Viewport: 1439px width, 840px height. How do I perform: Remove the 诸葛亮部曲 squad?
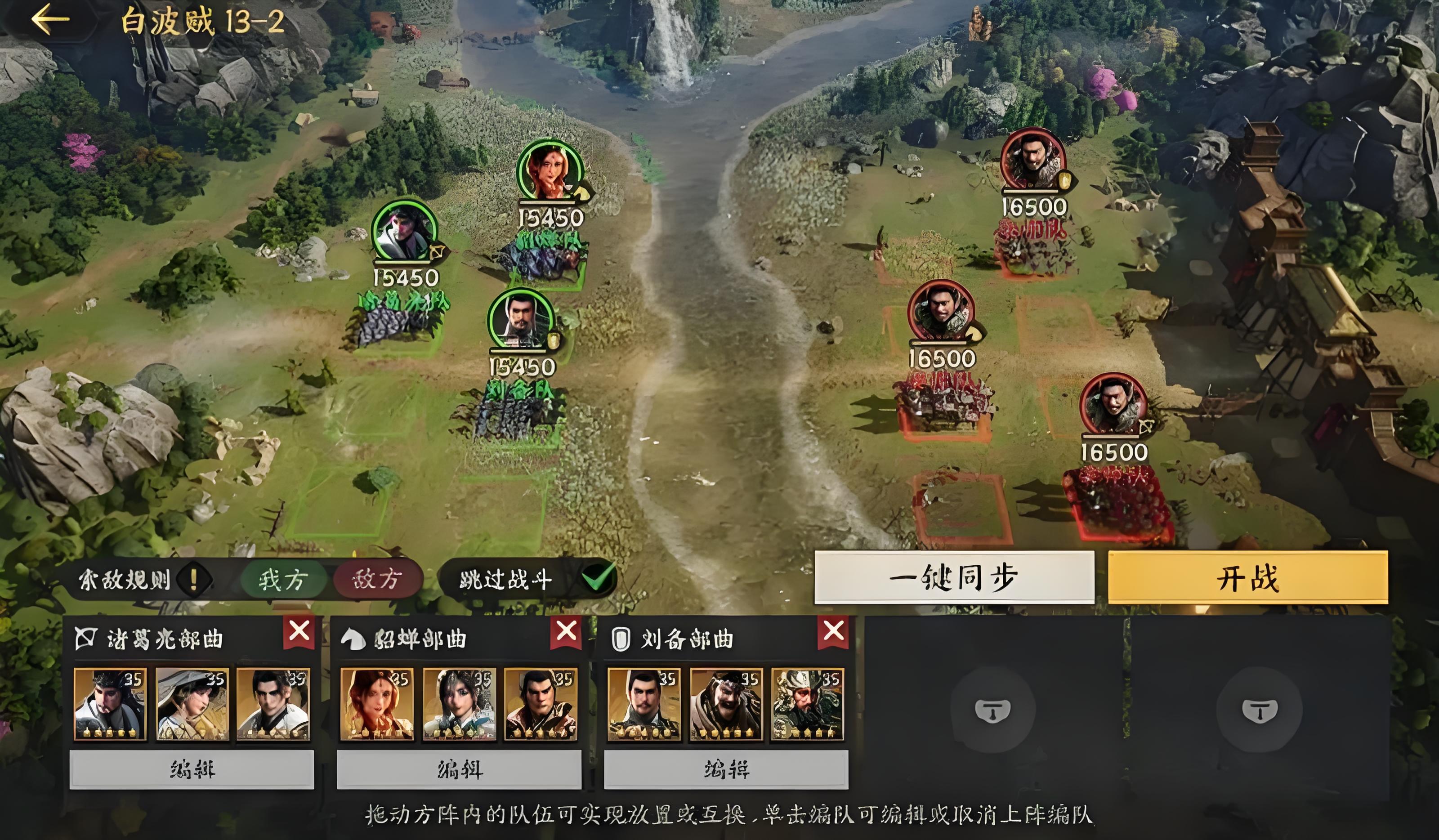tap(299, 631)
